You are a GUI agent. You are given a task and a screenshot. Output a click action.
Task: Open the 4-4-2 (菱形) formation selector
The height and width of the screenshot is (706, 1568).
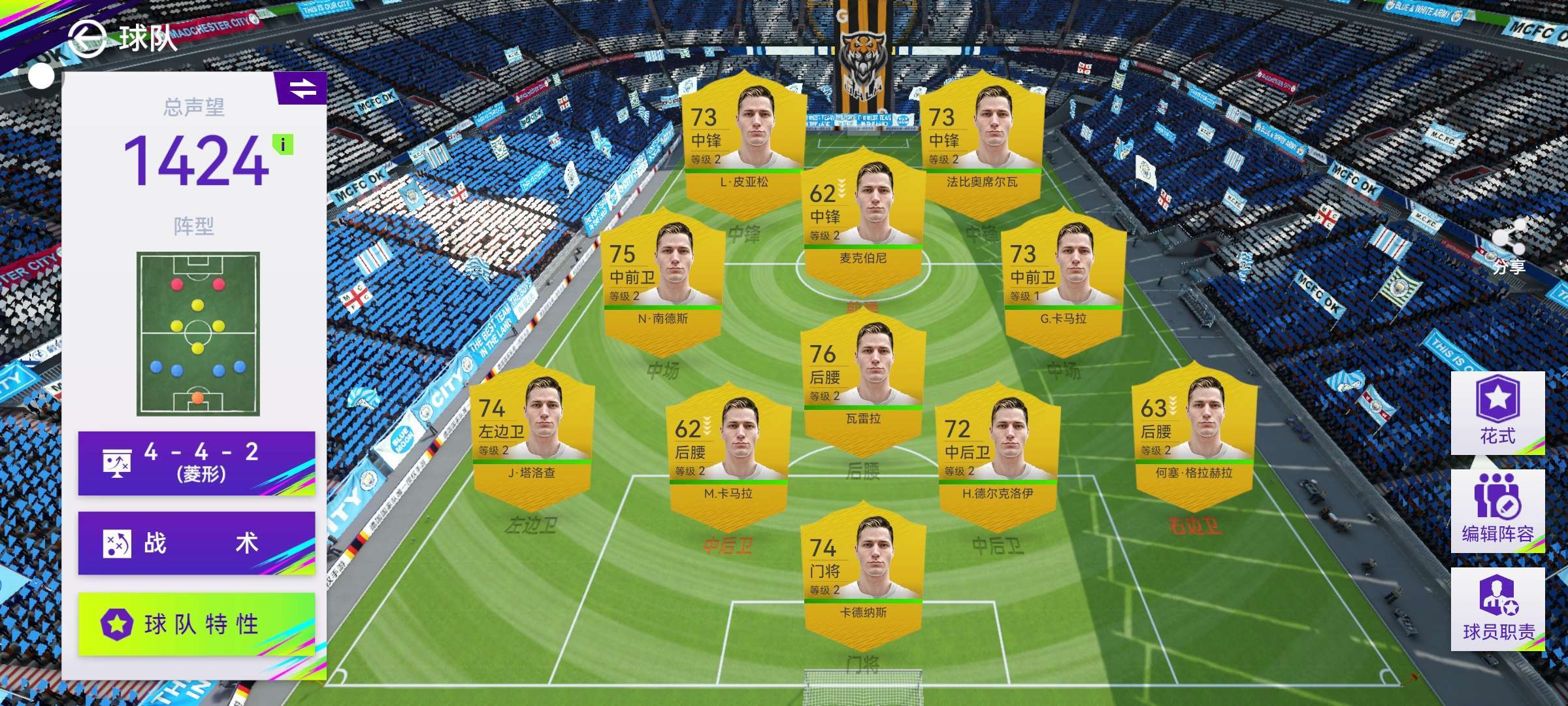[196, 463]
